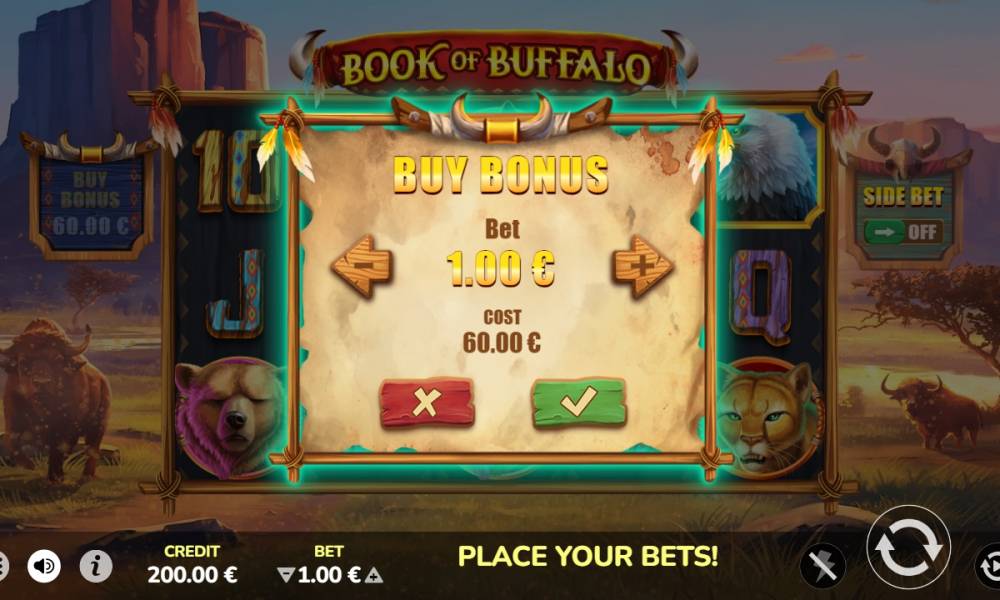Increase the Buy Bonus bet with plus arrow
The height and width of the screenshot is (600, 1000).
click(642, 266)
